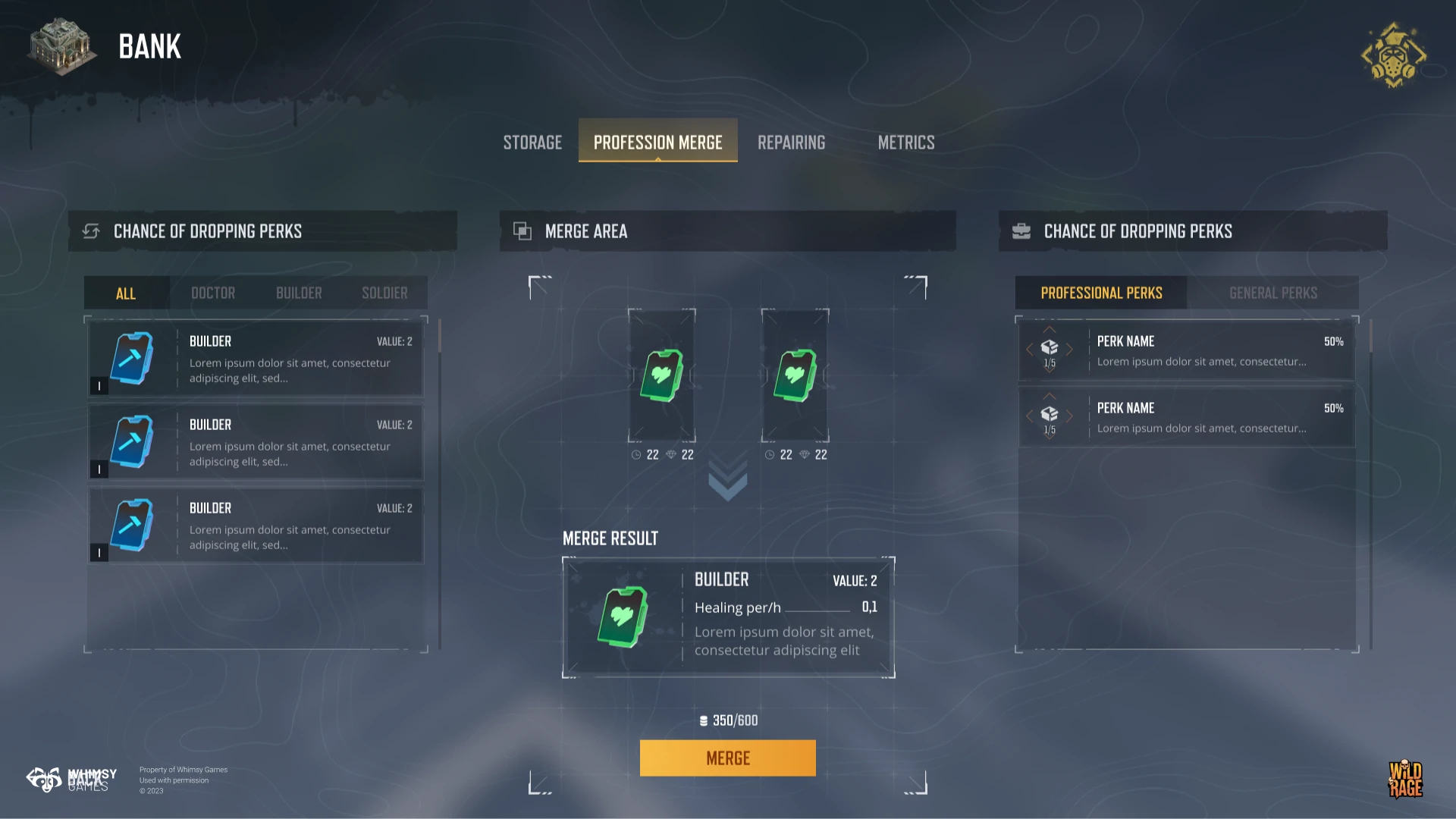The image size is (1456, 819).
Task: Switch to the Repairing tab
Action: tap(791, 143)
